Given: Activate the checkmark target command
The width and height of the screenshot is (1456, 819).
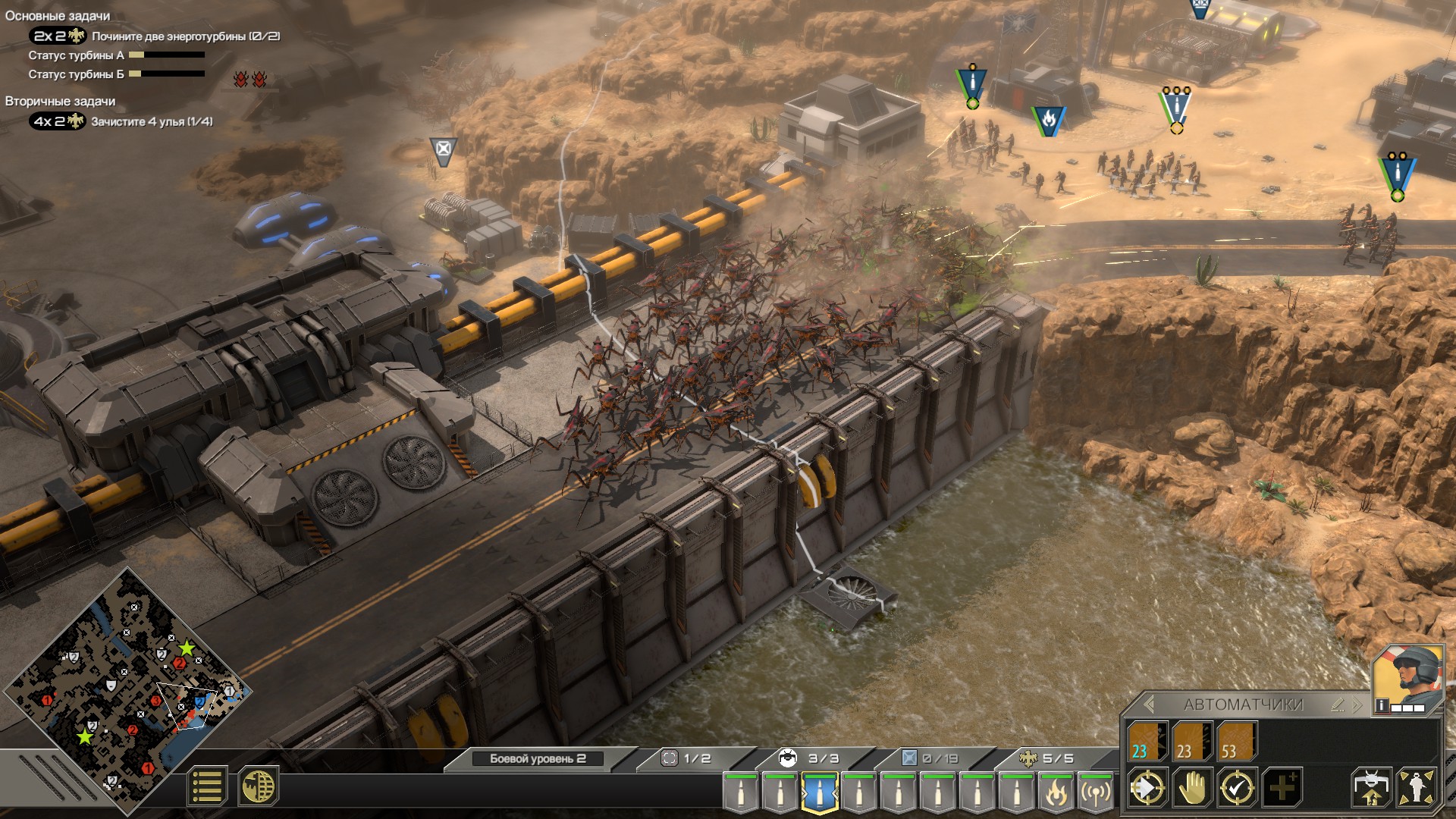Looking at the screenshot, I should point(1237,789).
